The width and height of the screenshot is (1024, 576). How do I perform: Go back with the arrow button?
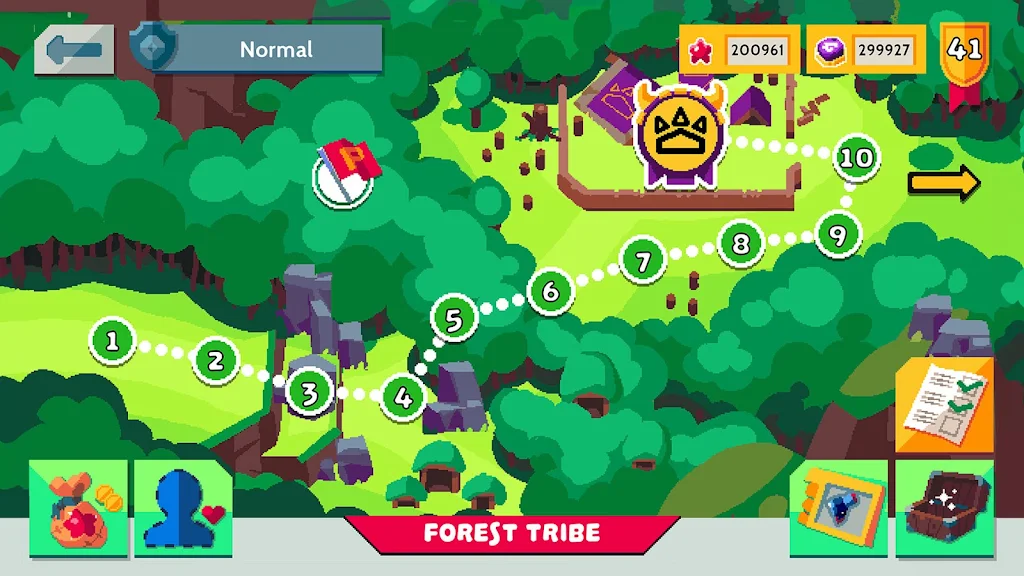pos(73,49)
